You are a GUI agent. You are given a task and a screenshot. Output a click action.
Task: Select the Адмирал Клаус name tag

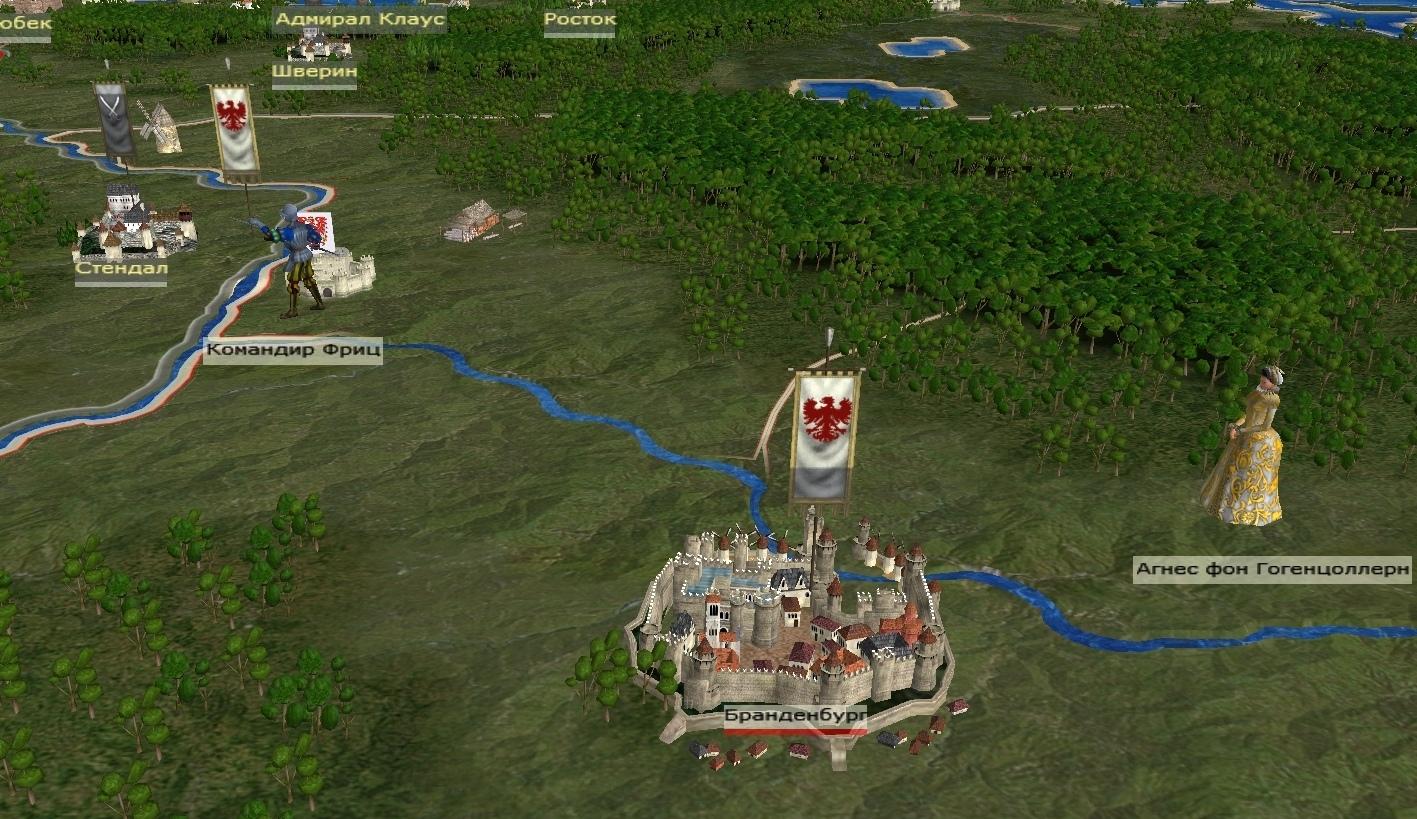(359, 19)
